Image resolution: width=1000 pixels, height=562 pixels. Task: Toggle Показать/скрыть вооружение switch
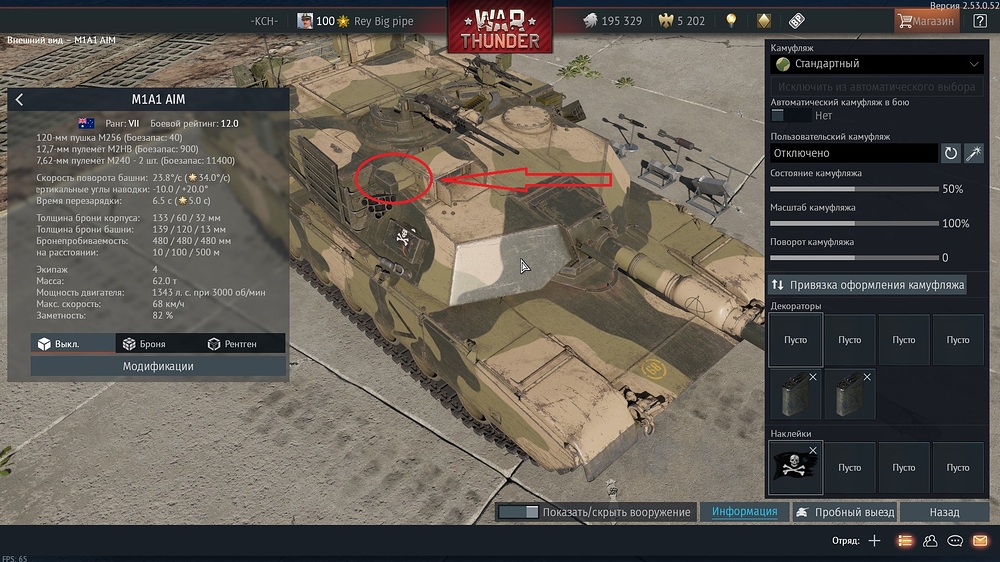point(517,512)
